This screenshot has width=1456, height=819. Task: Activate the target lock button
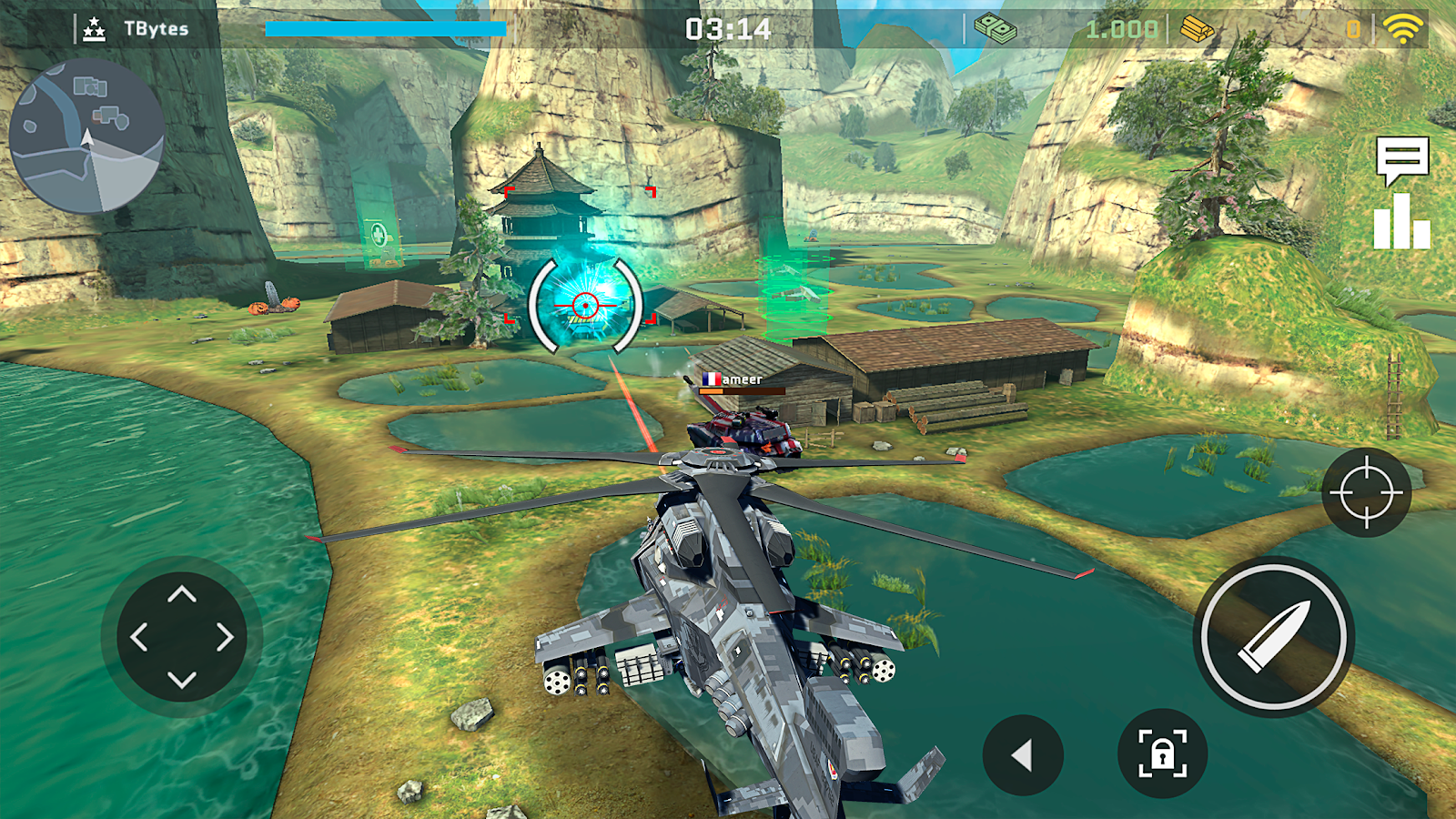pos(1162,753)
